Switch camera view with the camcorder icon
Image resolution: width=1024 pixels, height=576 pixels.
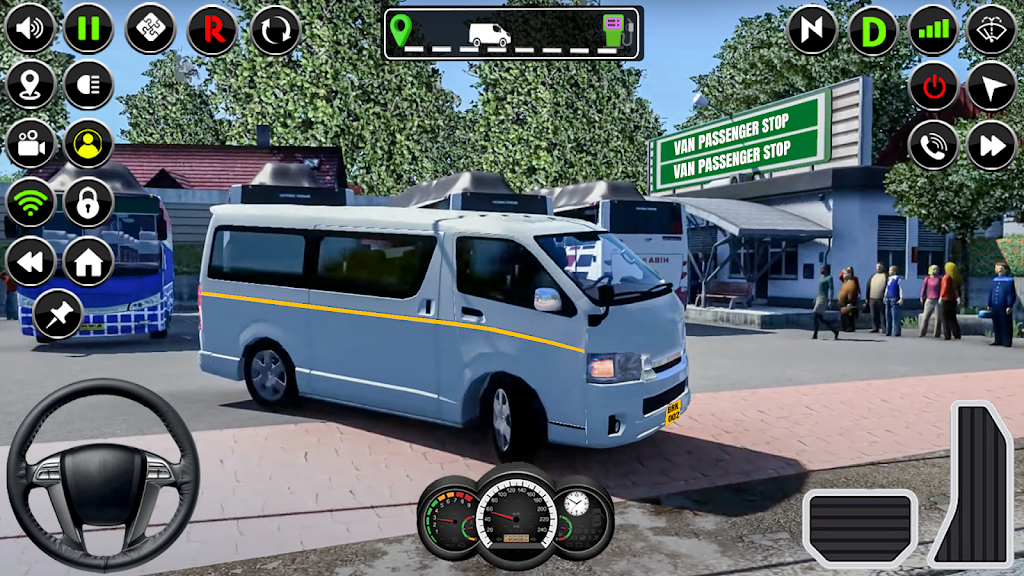pyautogui.click(x=30, y=144)
